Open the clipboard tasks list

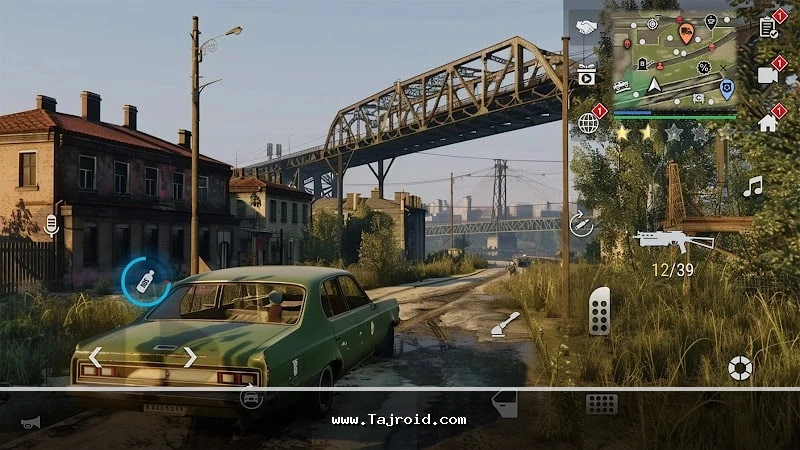[768, 27]
